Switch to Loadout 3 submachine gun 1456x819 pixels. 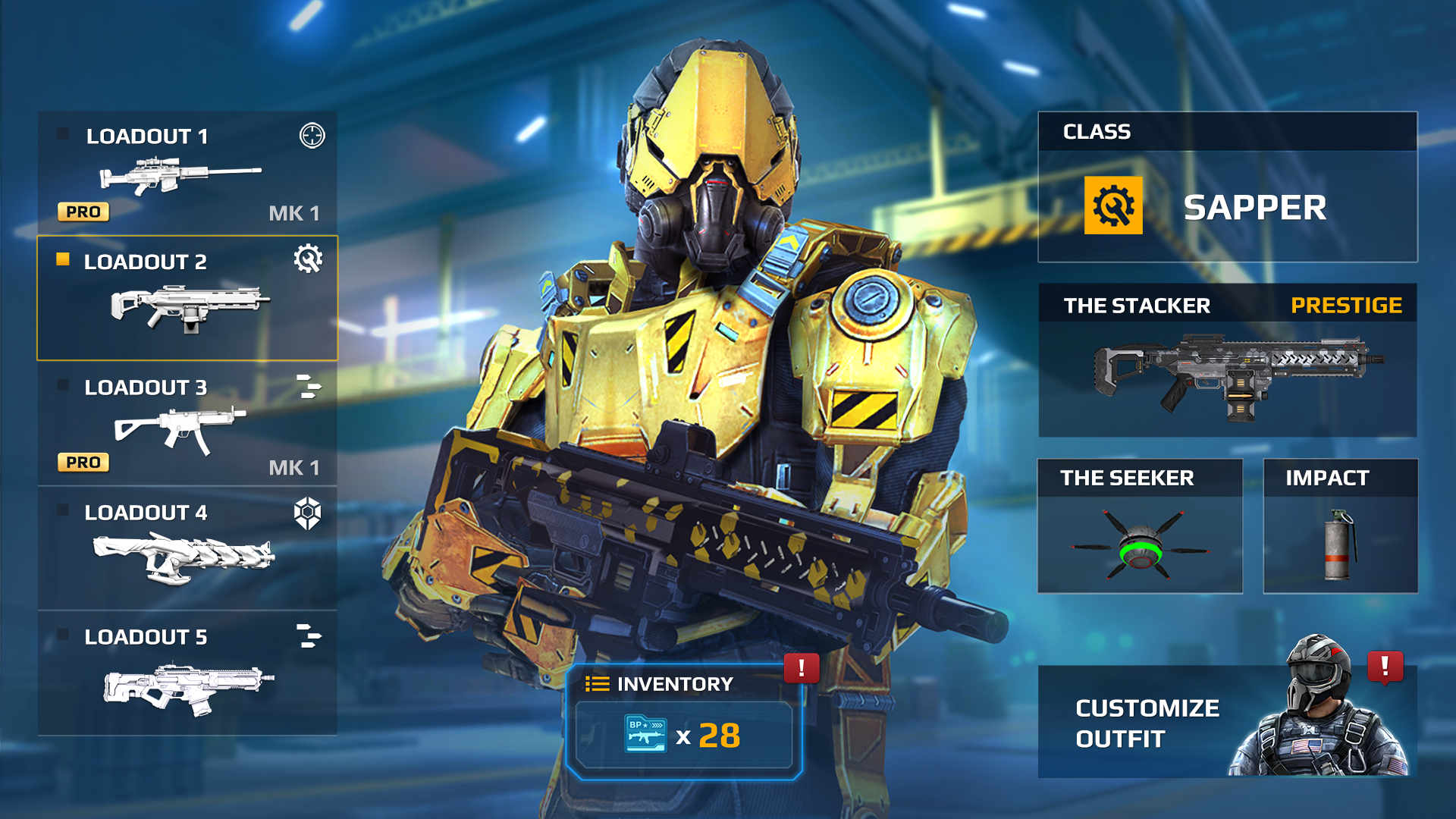tap(187, 423)
